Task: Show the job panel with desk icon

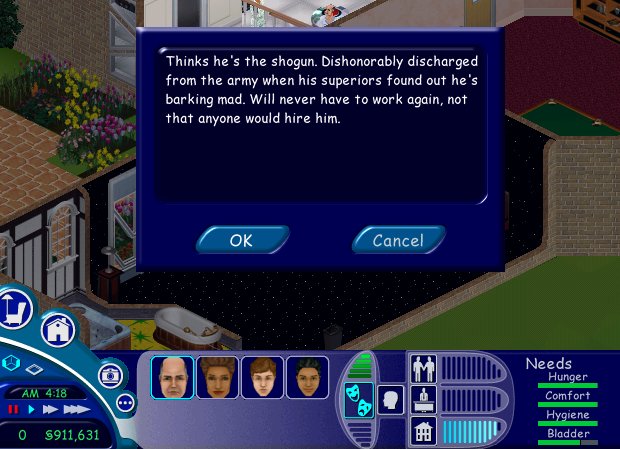Action: click(x=424, y=400)
